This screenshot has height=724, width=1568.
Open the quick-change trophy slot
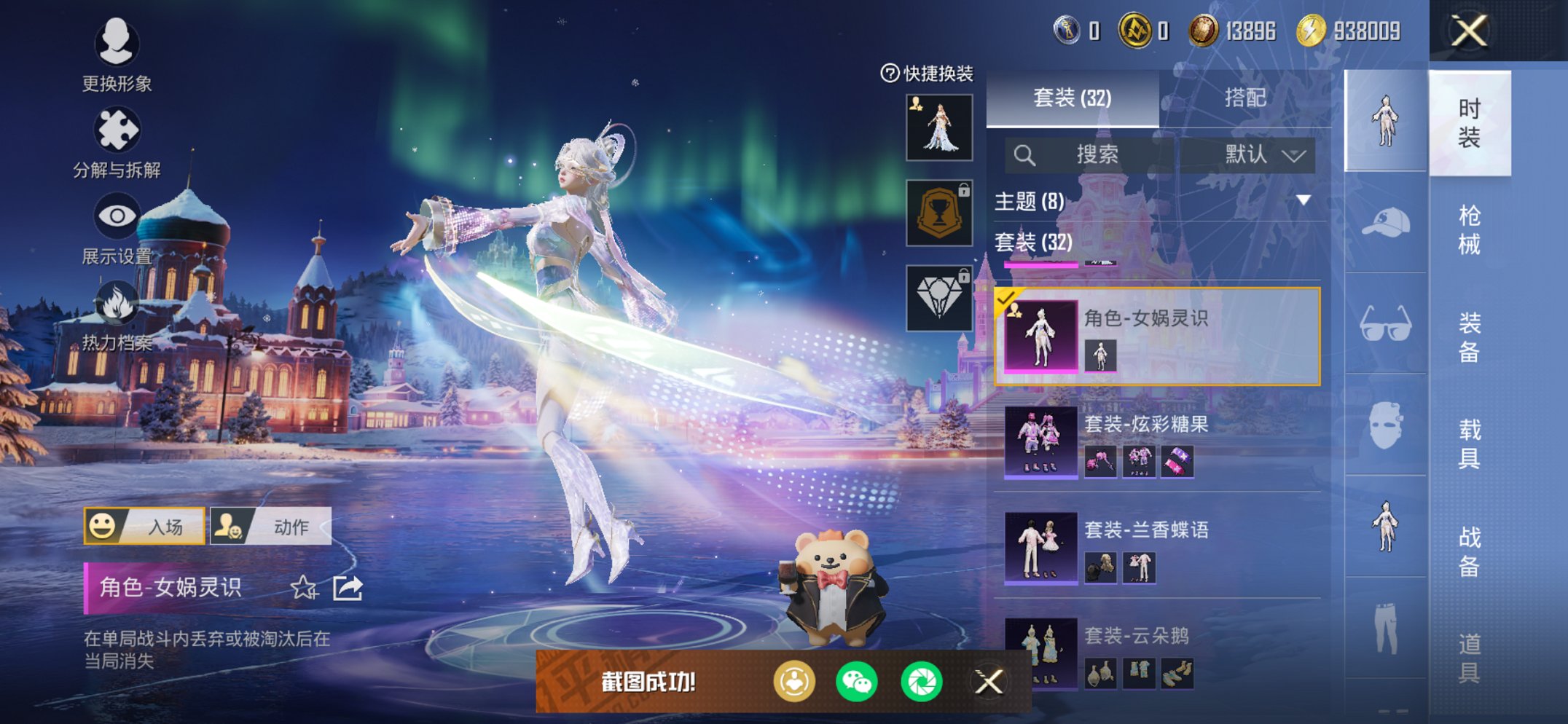point(938,214)
